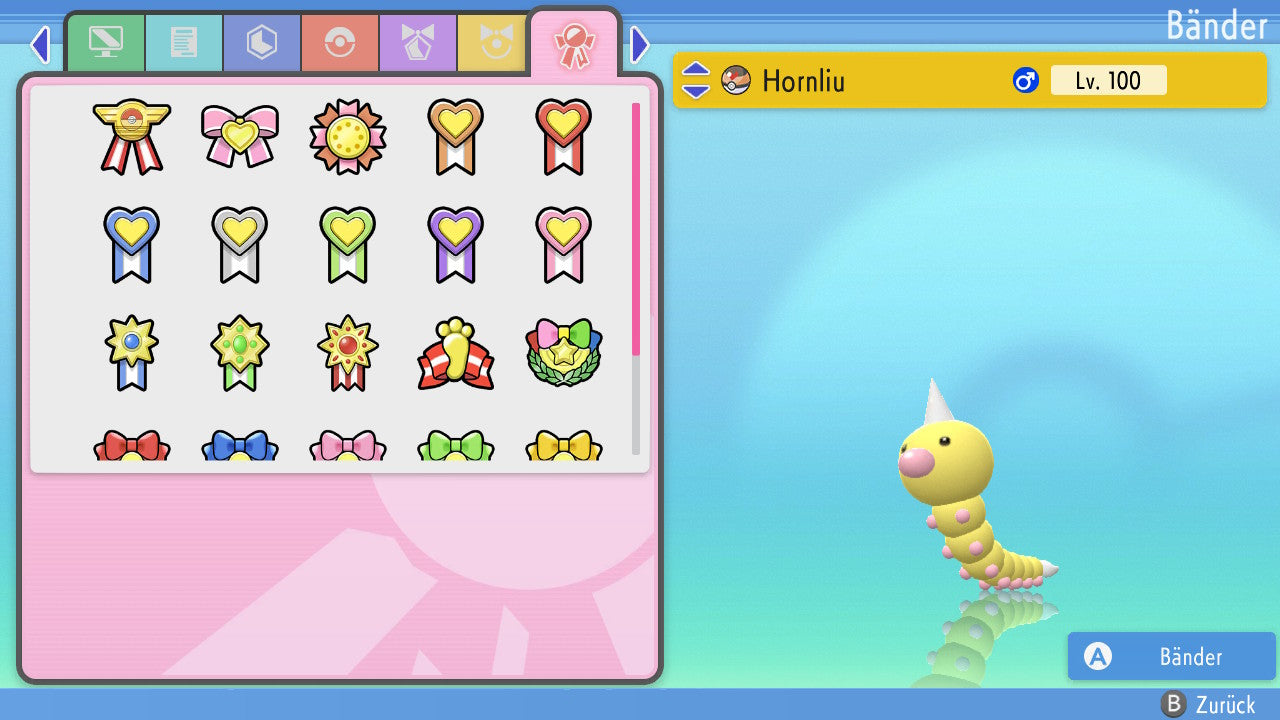Select the blue heart ribbon
This screenshot has width=1280, height=720.
pos(132,244)
